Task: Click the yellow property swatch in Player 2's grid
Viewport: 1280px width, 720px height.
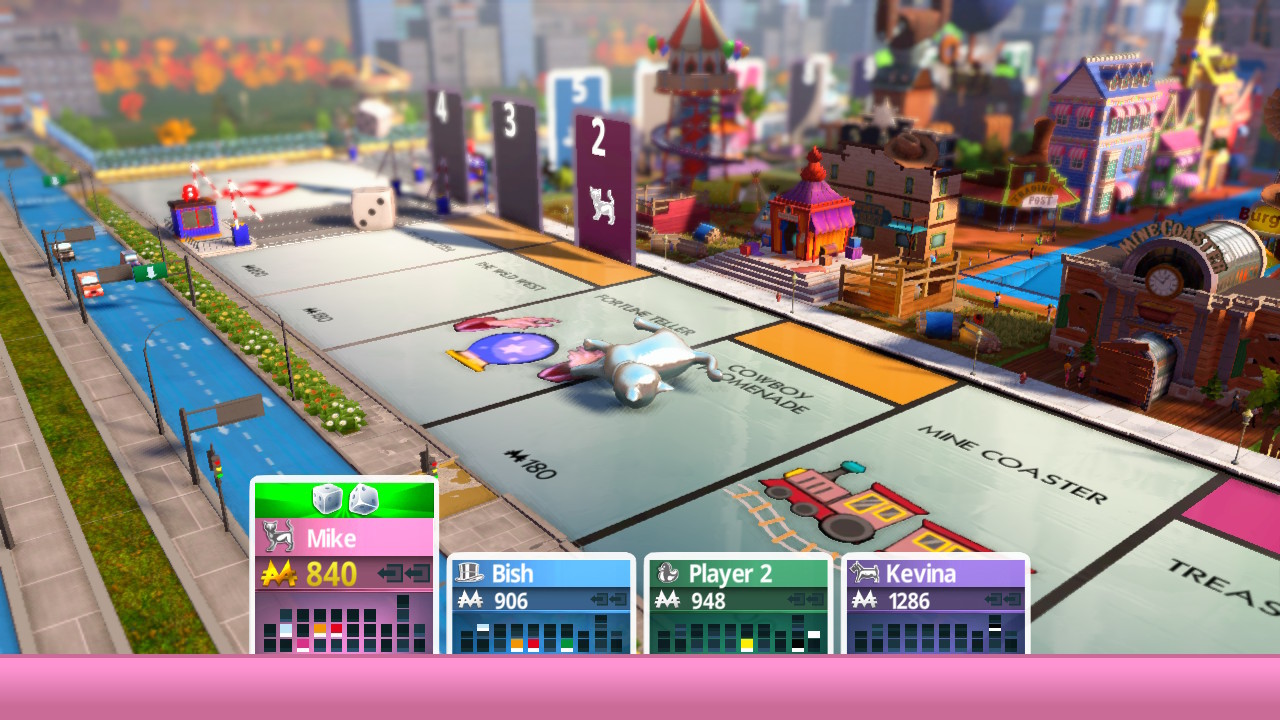Action: coord(748,641)
